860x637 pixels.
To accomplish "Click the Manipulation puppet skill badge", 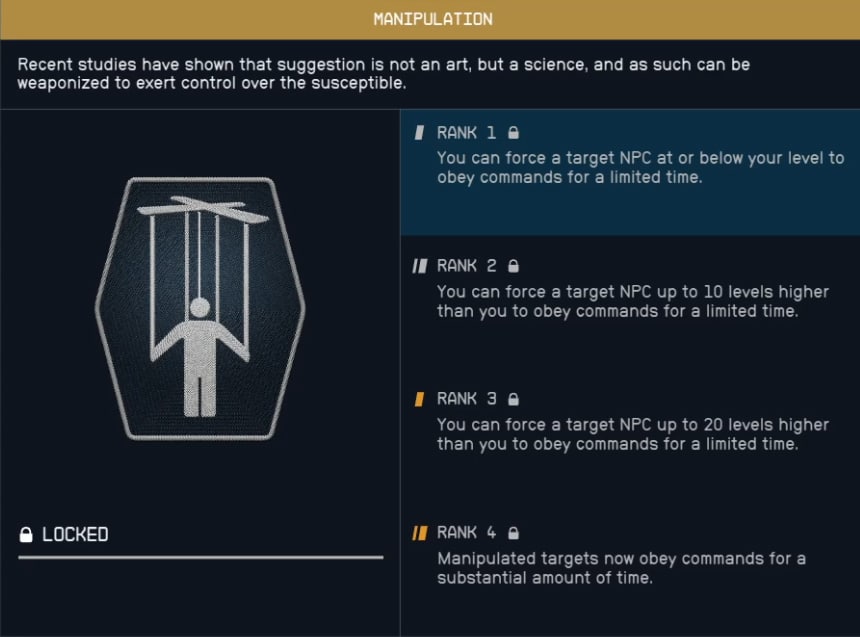I will pyautogui.click(x=200, y=308).
